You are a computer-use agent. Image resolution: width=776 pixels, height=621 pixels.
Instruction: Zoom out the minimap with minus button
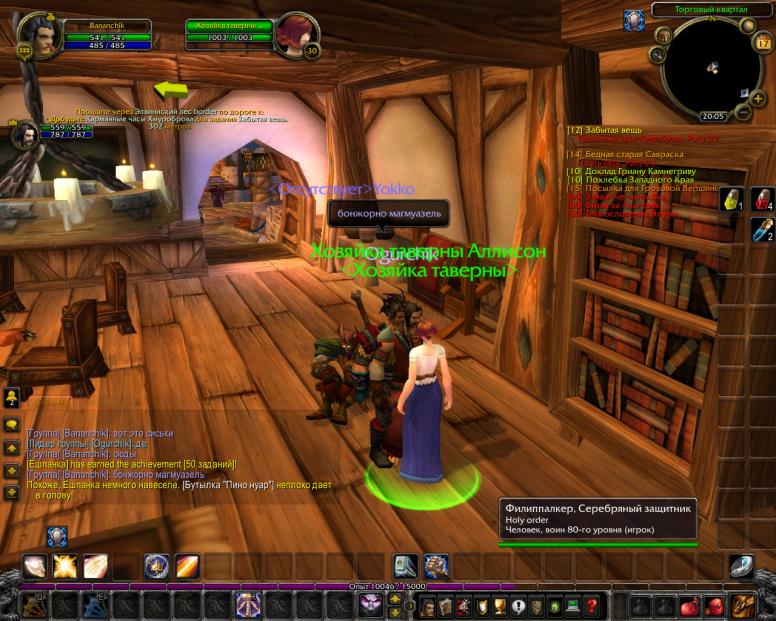741,113
